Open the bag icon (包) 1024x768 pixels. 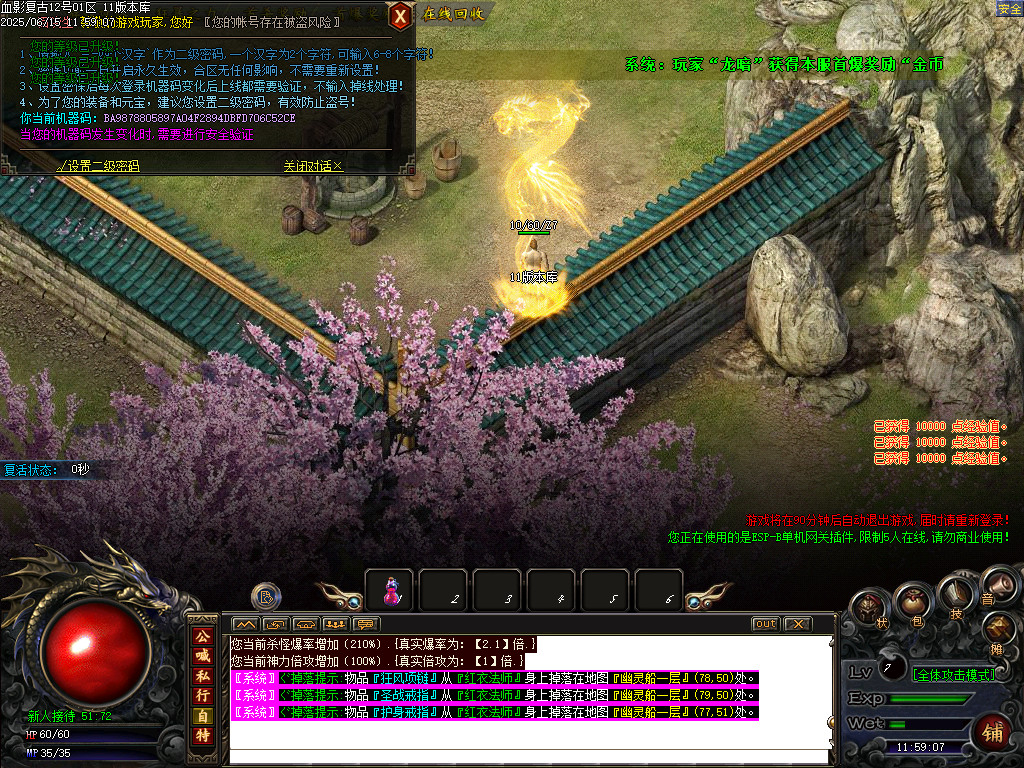pos(912,602)
